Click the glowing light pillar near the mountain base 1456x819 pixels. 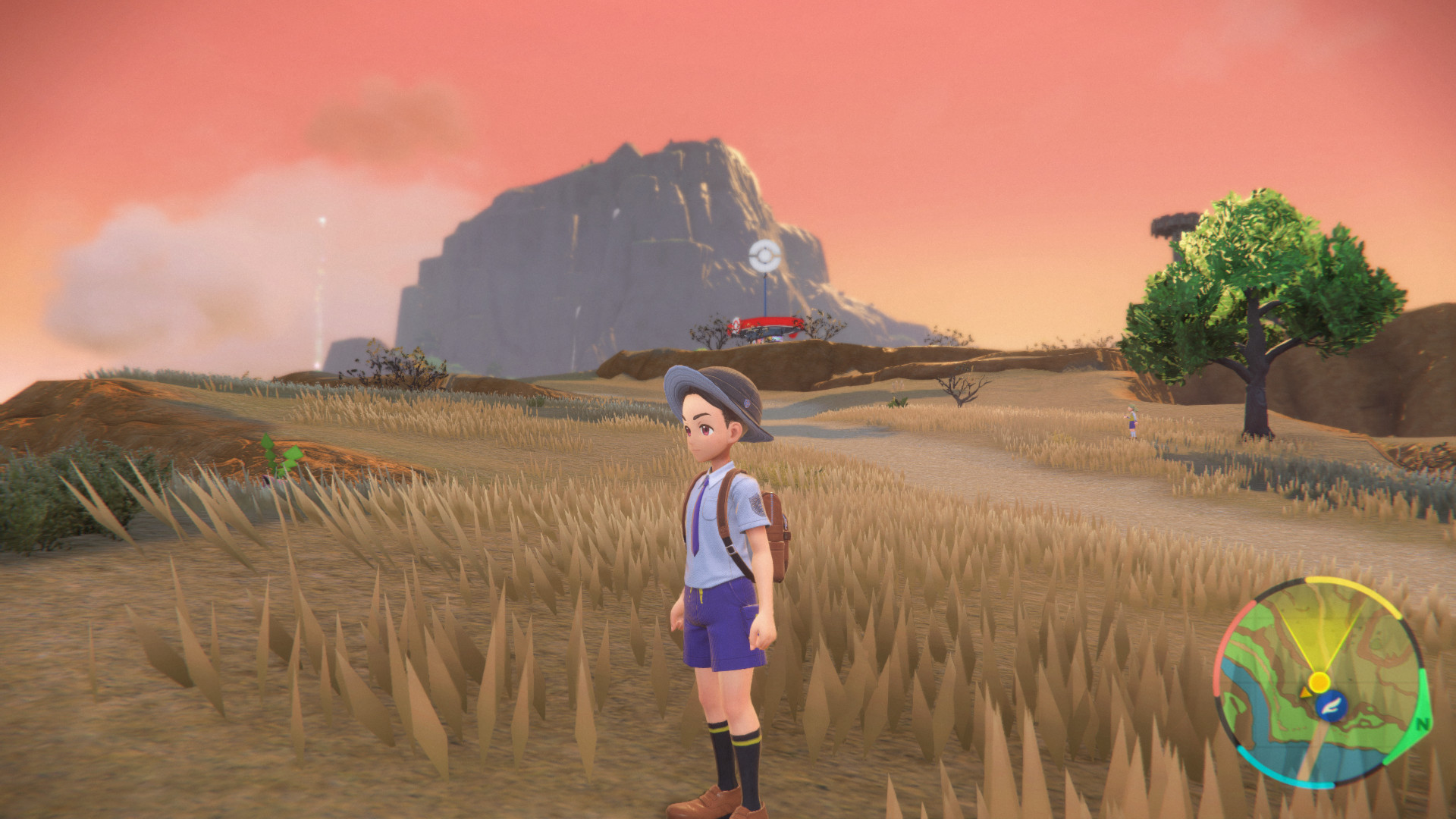pos(318,303)
